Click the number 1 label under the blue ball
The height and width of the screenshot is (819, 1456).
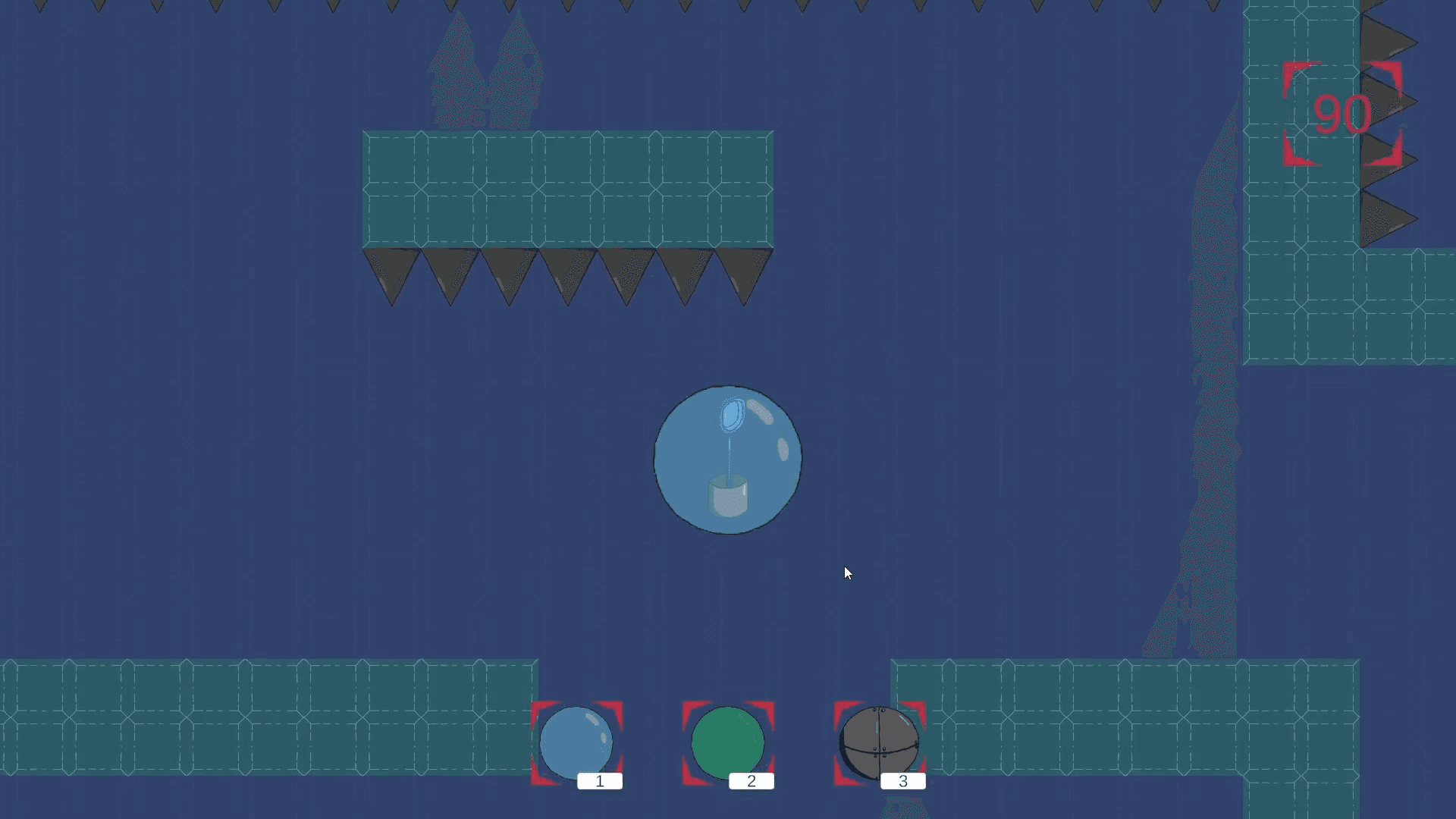(x=599, y=781)
